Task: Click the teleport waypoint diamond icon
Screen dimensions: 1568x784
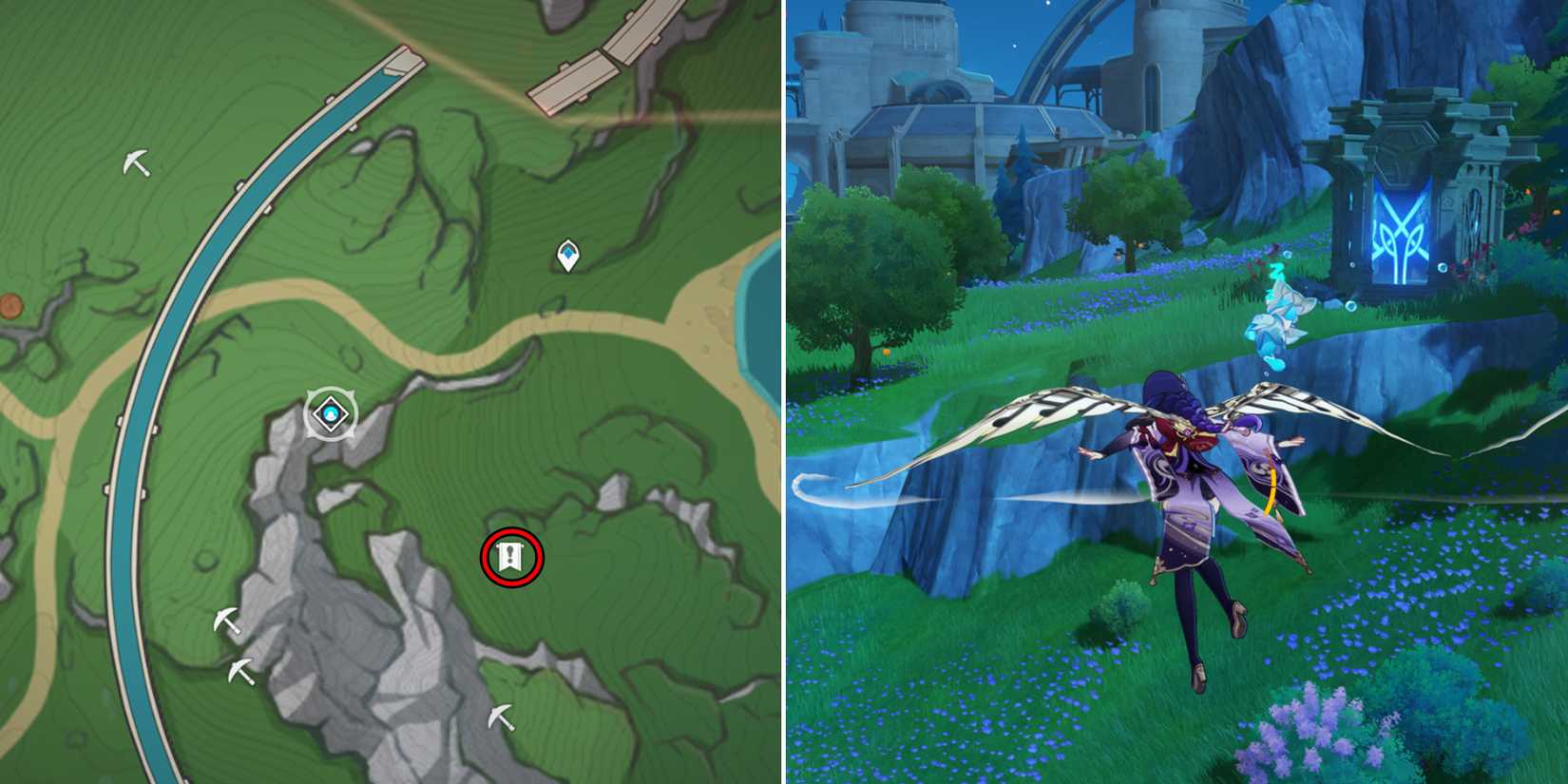Action: (x=328, y=411)
